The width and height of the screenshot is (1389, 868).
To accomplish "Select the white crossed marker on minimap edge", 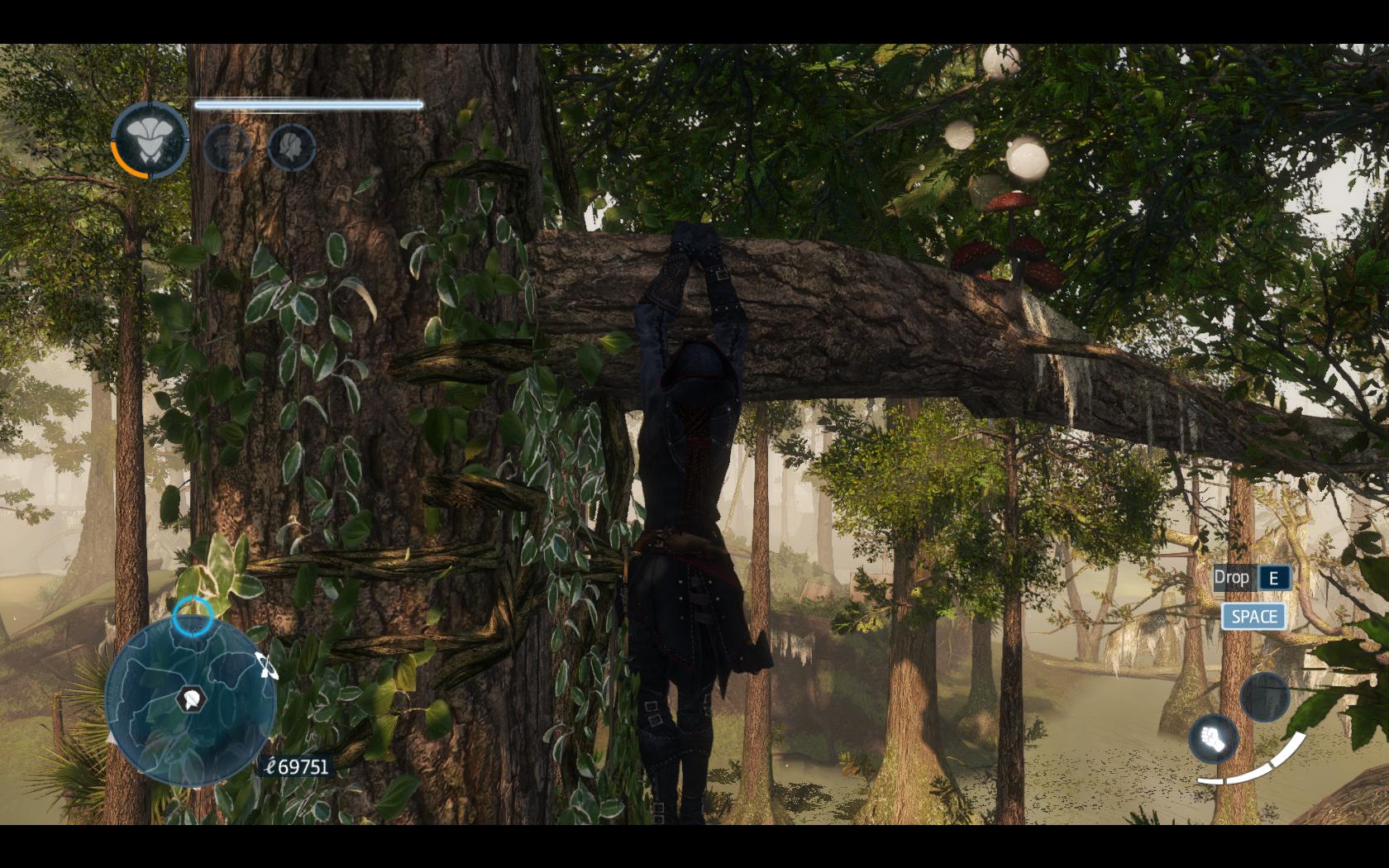I will pyautogui.click(x=267, y=665).
